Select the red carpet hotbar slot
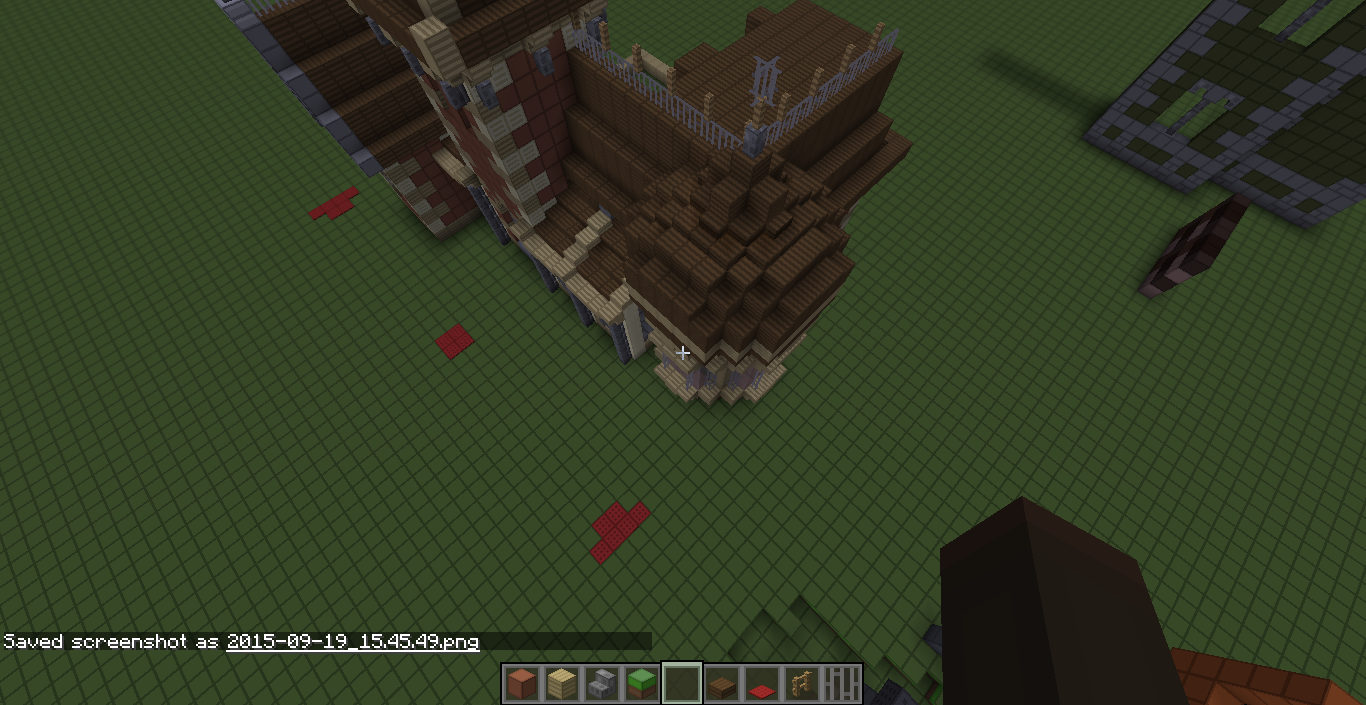The image size is (1366, 705). pyautogui.click(x=762, y=686)
